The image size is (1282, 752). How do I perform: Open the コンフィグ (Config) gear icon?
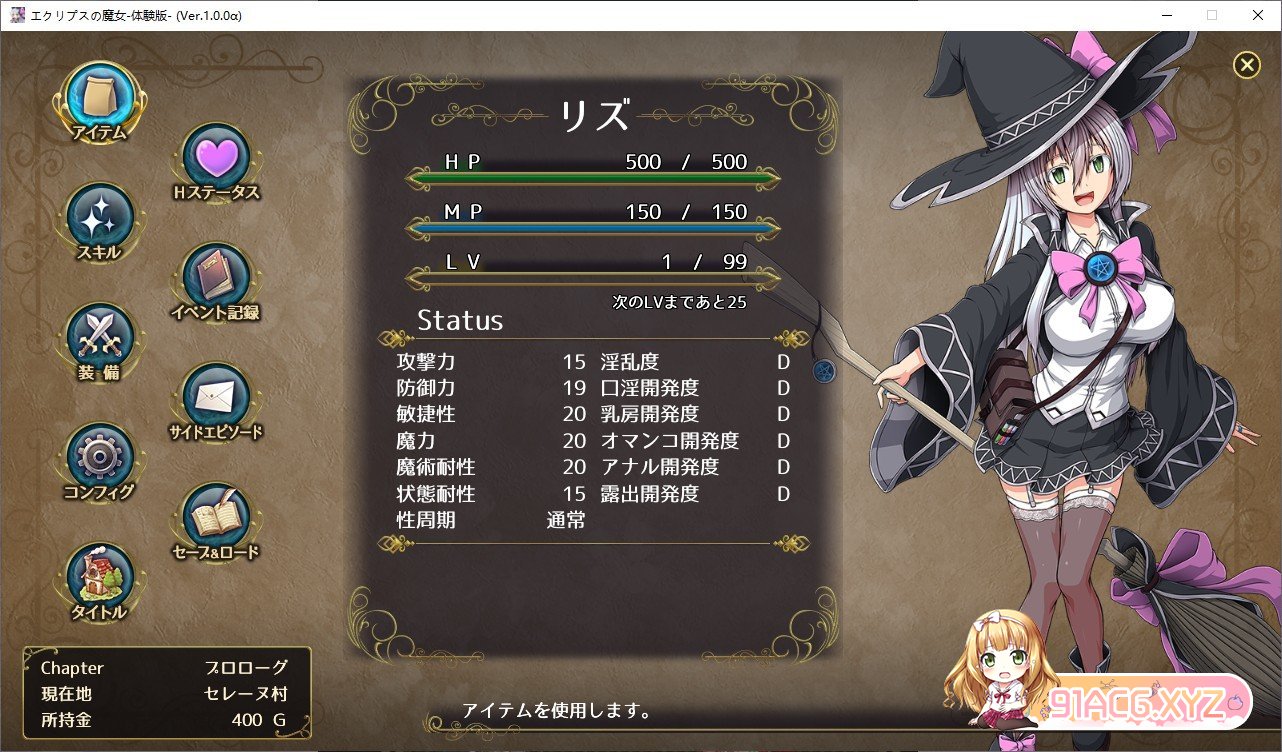100,458
